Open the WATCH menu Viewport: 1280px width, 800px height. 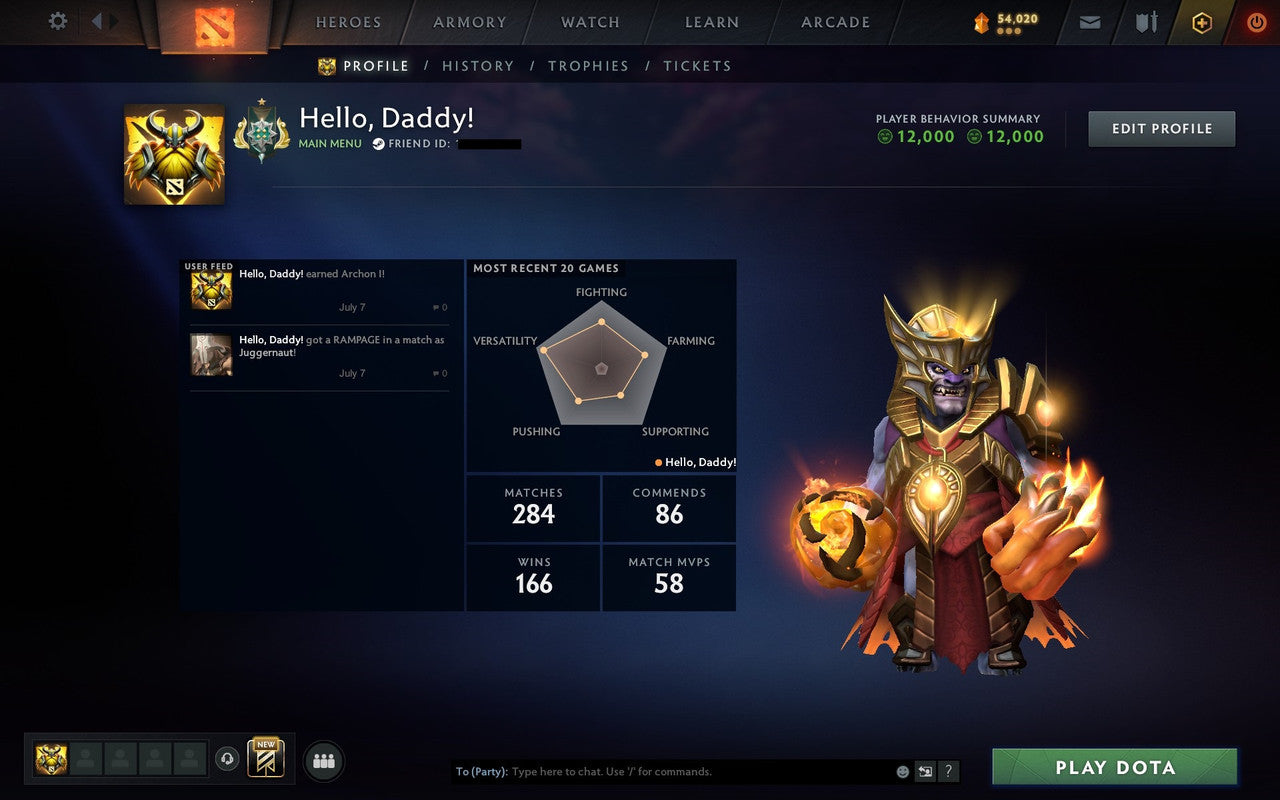pyautogui.click(x=589, y=22)
